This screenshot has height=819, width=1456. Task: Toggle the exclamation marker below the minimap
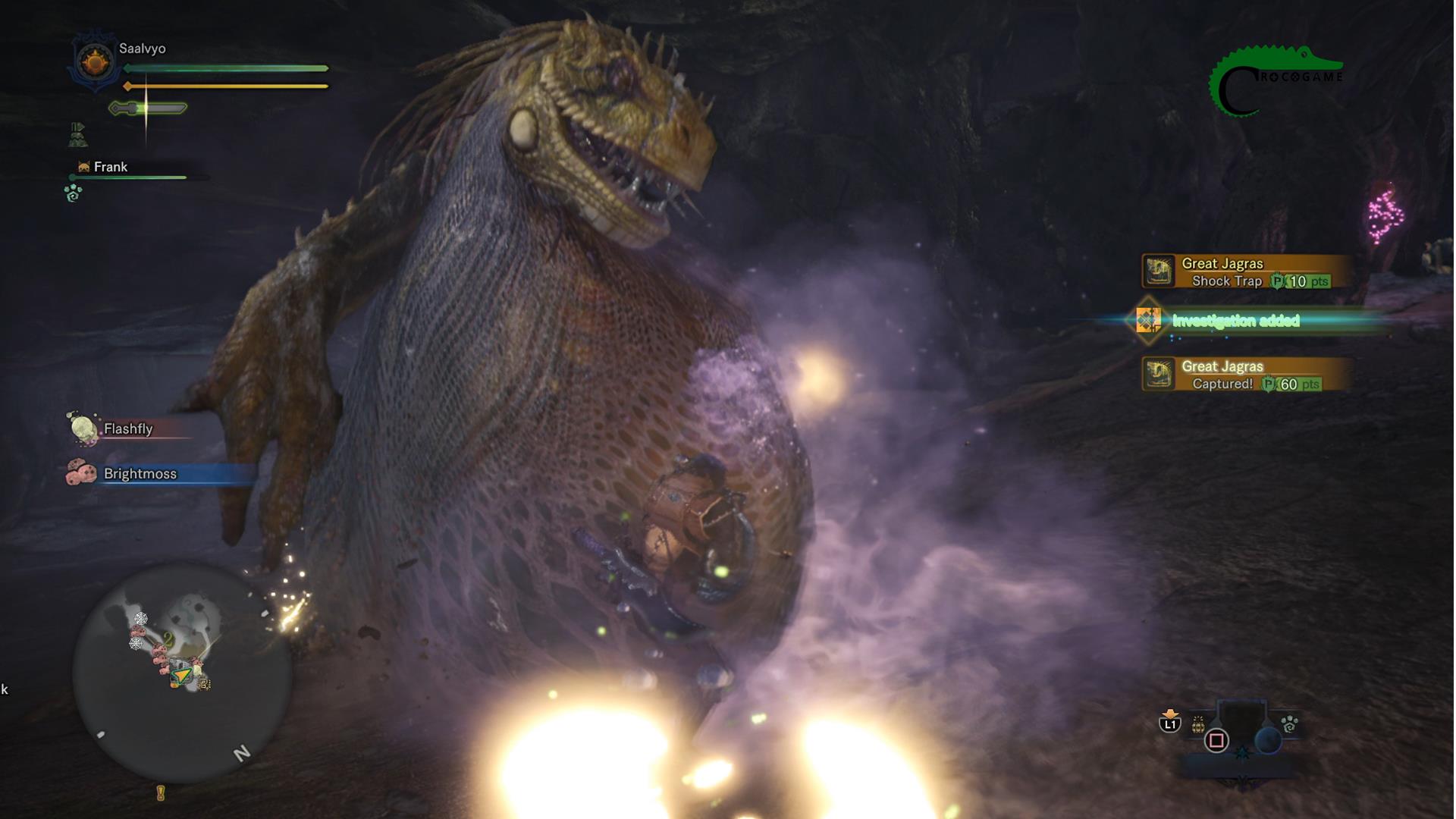[x=160, y=792]
